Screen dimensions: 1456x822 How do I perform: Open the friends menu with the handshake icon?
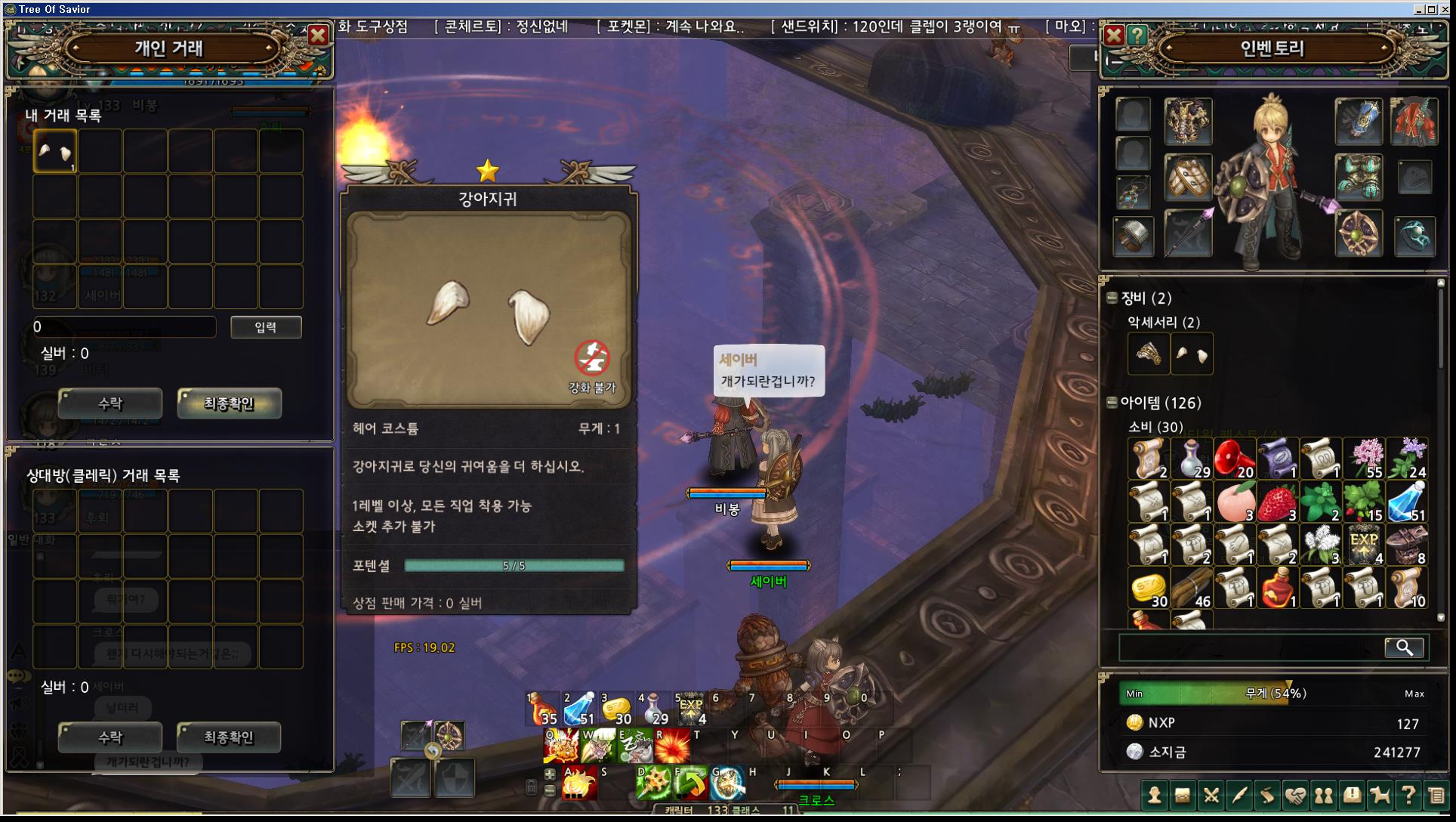click(1295, 795)
